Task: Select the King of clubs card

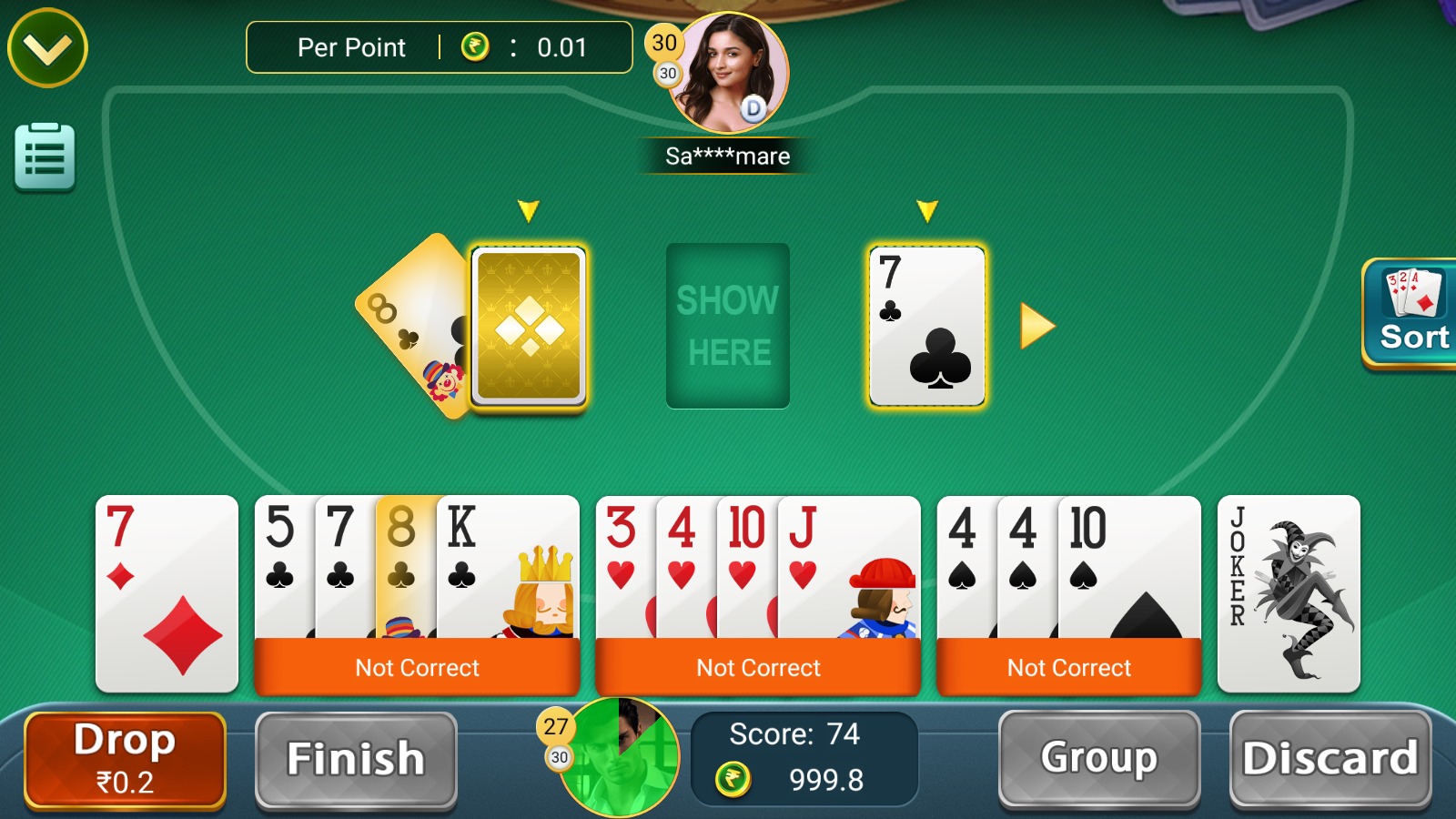Action: point(507,564)
